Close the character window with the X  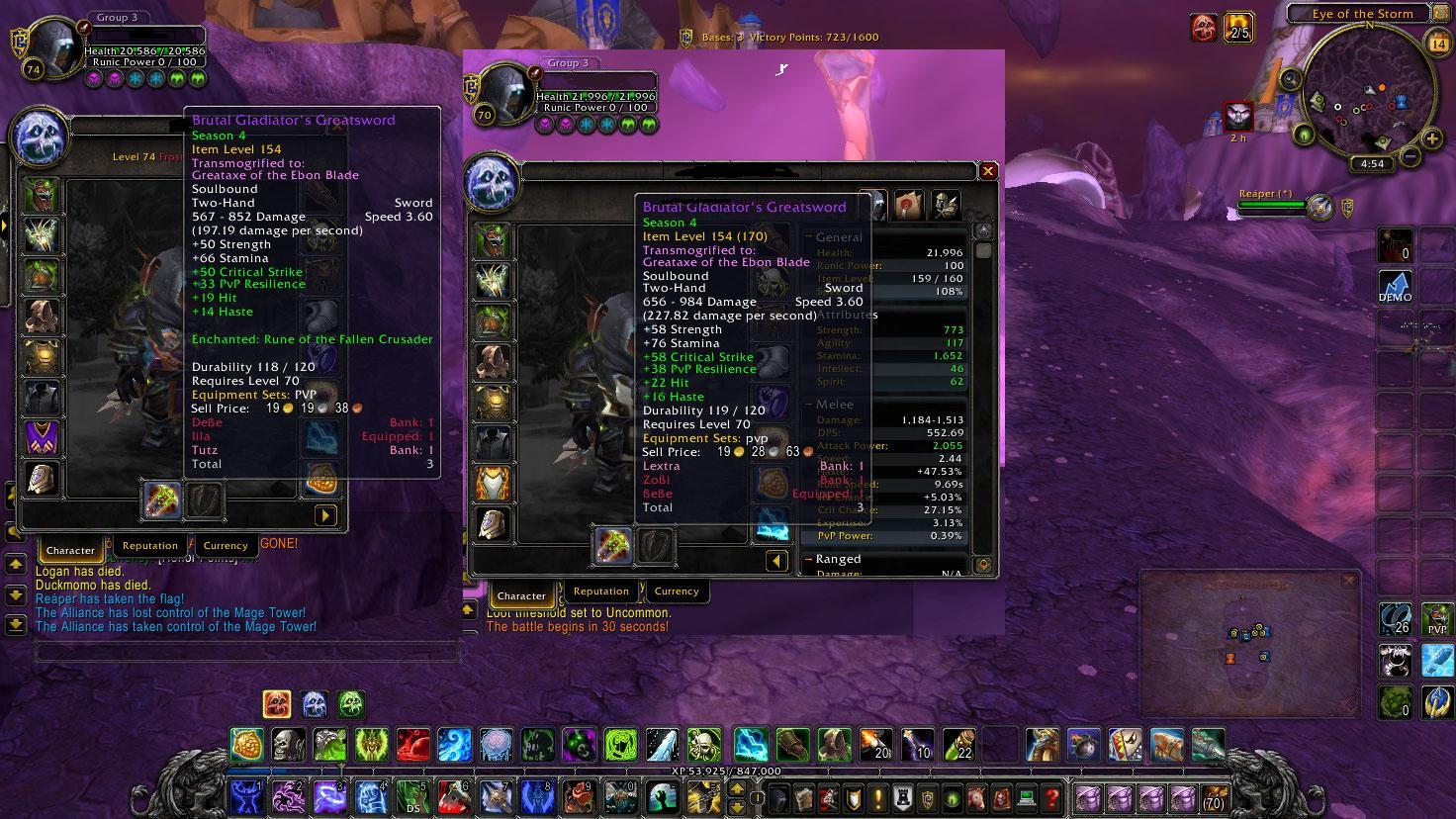point(987,171)
